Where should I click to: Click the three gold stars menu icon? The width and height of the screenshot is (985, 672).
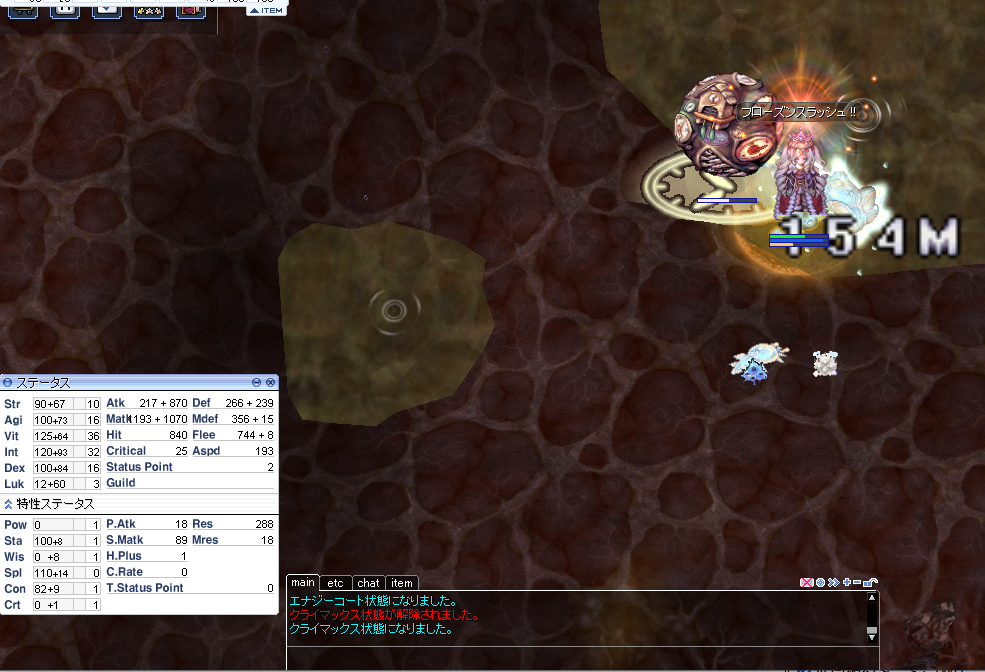(x=149, y=9)
